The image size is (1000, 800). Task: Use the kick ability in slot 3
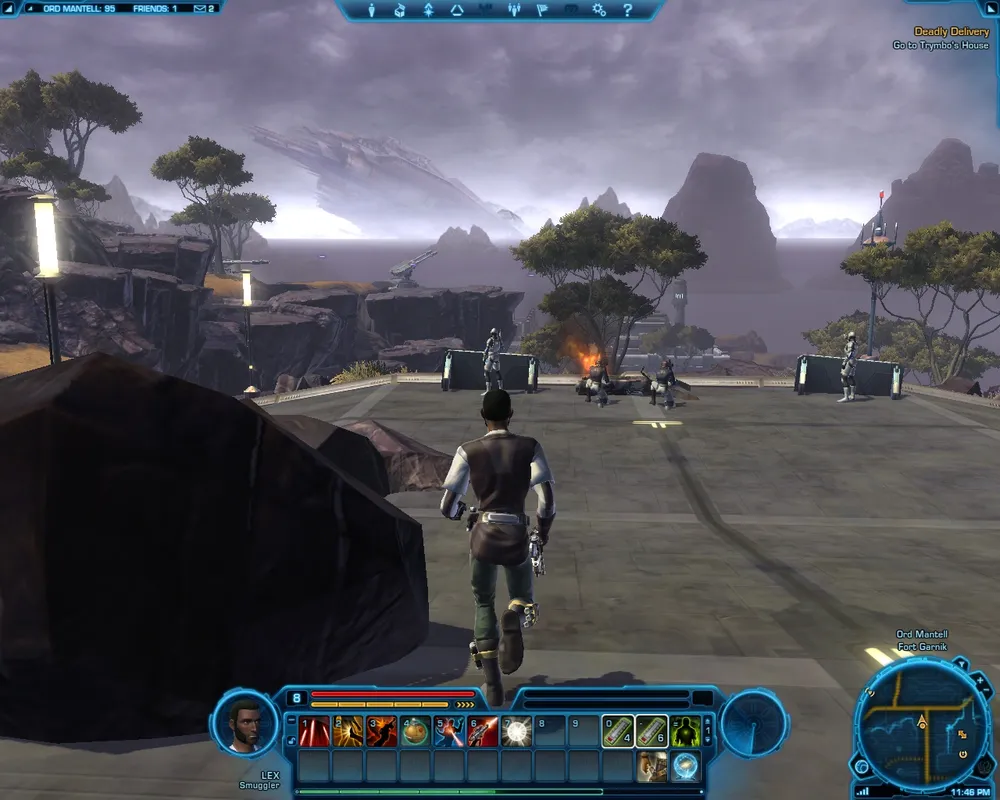coord(382,732)
